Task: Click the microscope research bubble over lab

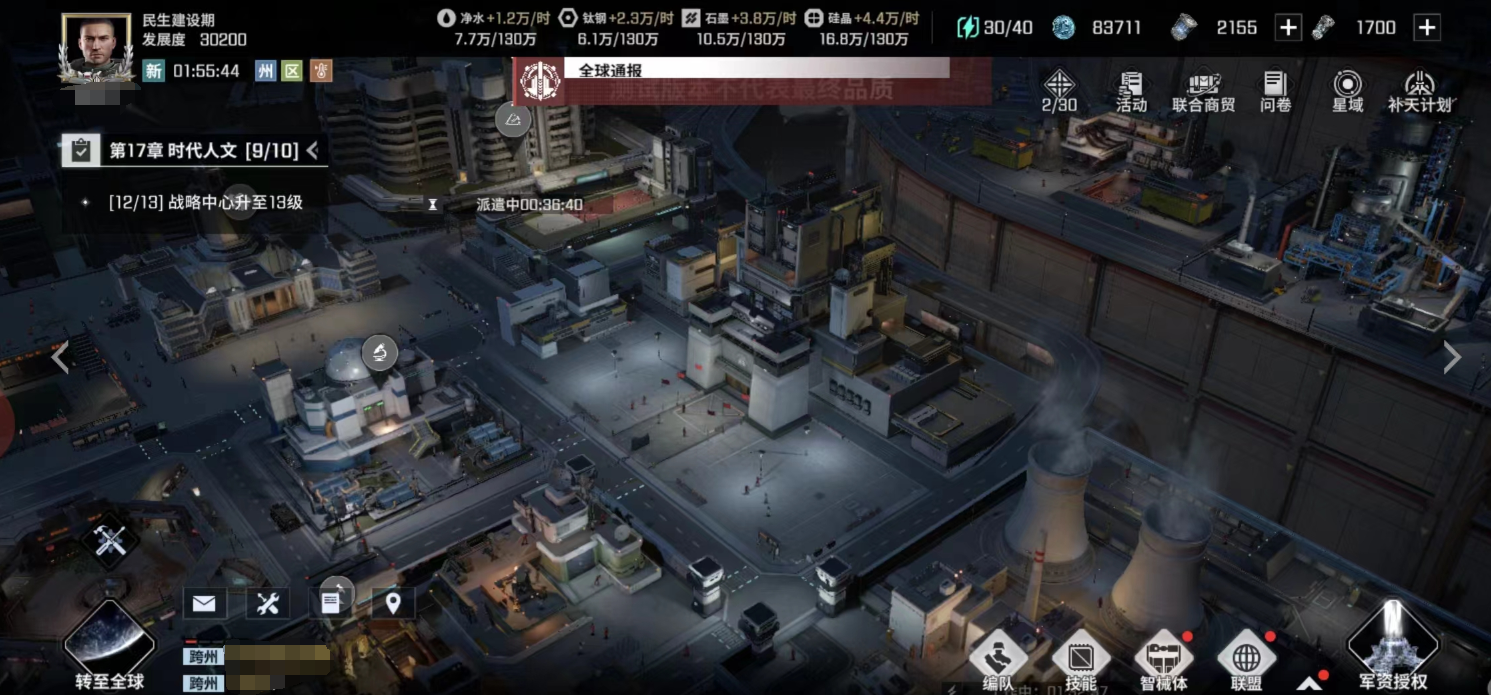Action: pyautogui.click(x=380, y=351)
